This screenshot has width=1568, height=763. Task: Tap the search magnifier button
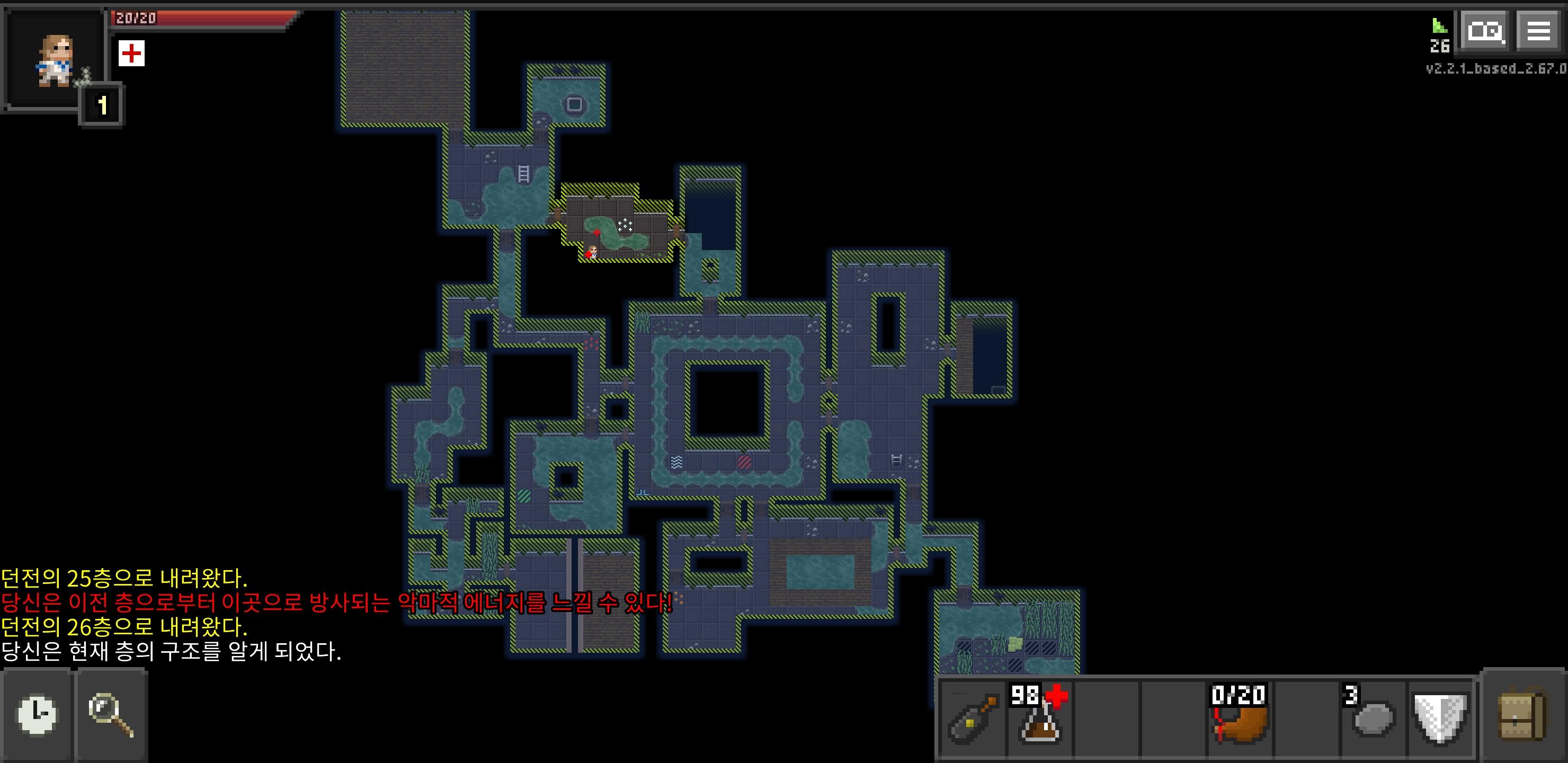[111, 717]
